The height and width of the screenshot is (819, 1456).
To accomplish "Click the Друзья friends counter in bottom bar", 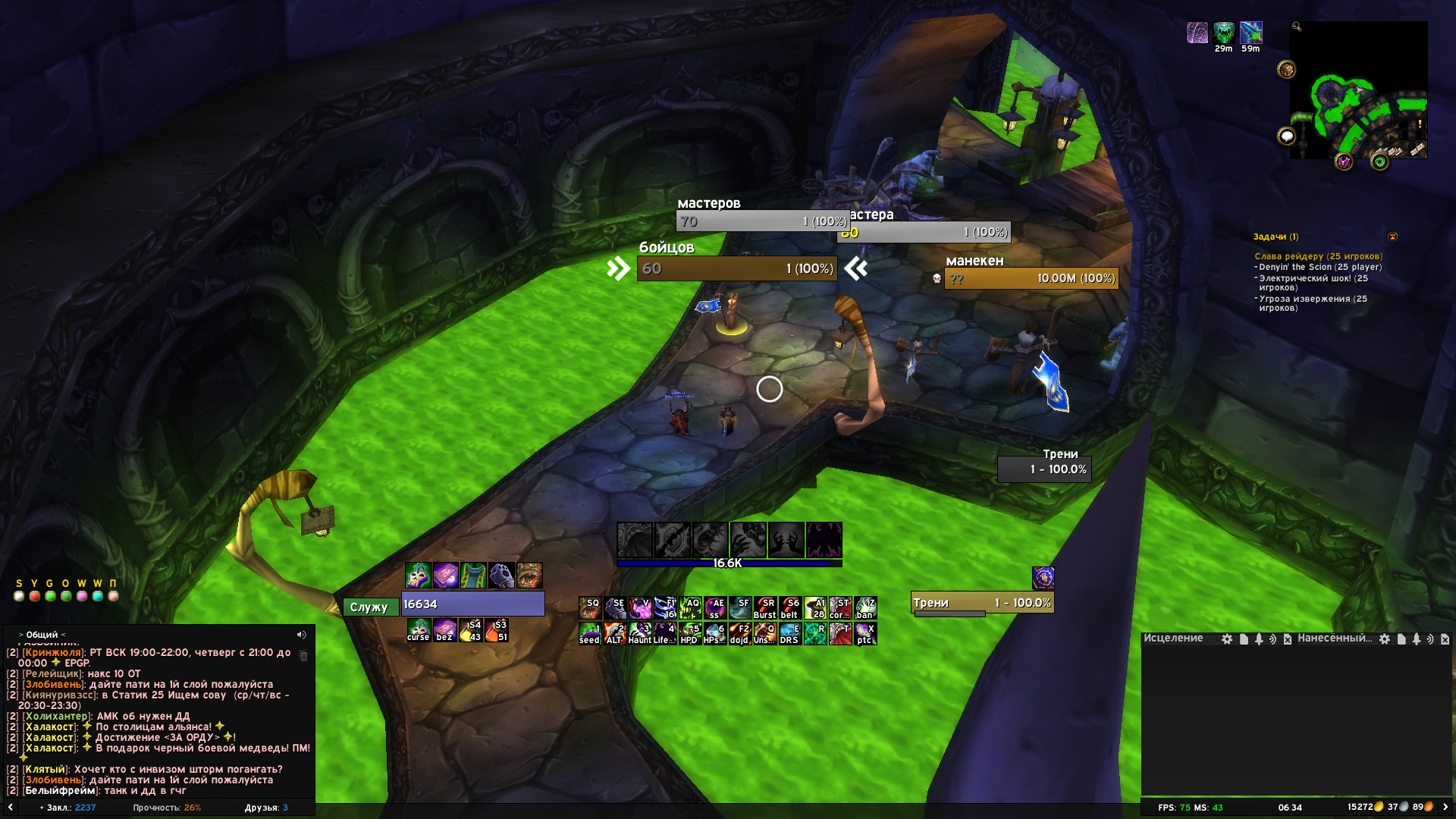I will pos(266,808).
